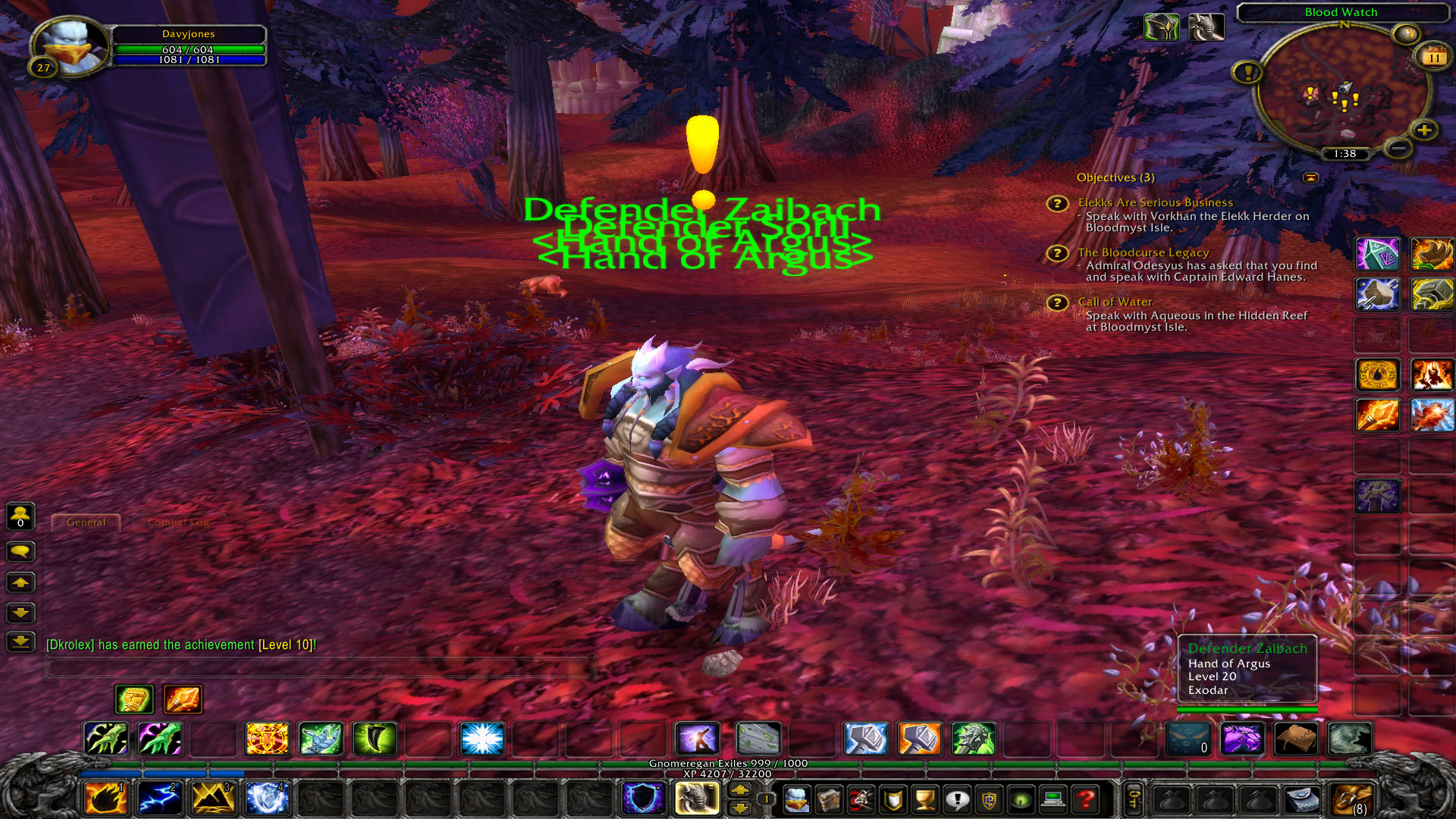Open the red question mark help button
The height and width of the screenshot is (819, 1456).
[1086, 799]
